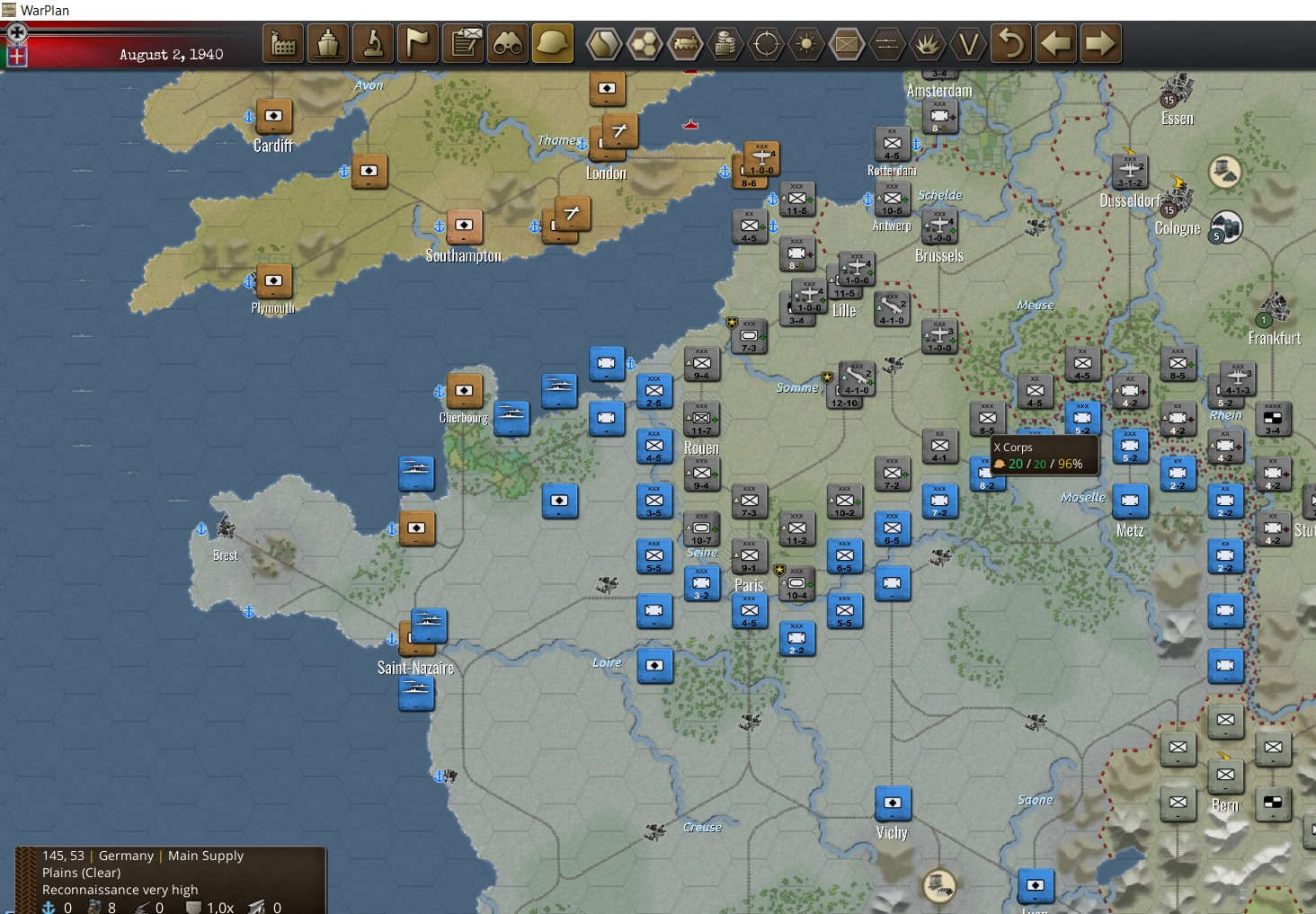Go to the previous unit with left arrow
1316x914 pixels.
[x=1056, y=43]
